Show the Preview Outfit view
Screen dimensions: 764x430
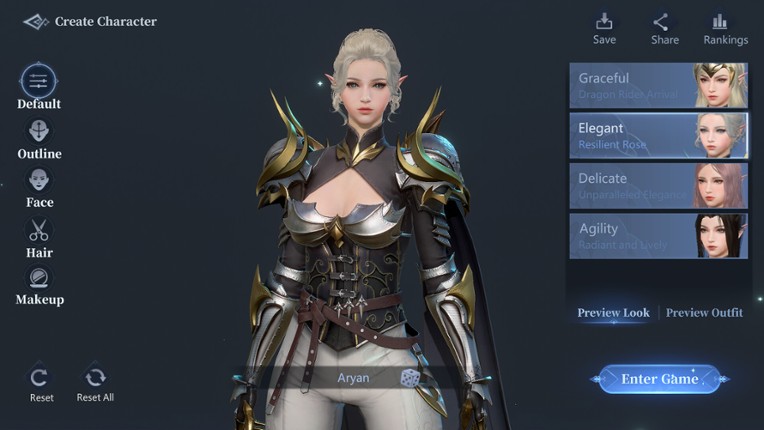pos(704,313)
